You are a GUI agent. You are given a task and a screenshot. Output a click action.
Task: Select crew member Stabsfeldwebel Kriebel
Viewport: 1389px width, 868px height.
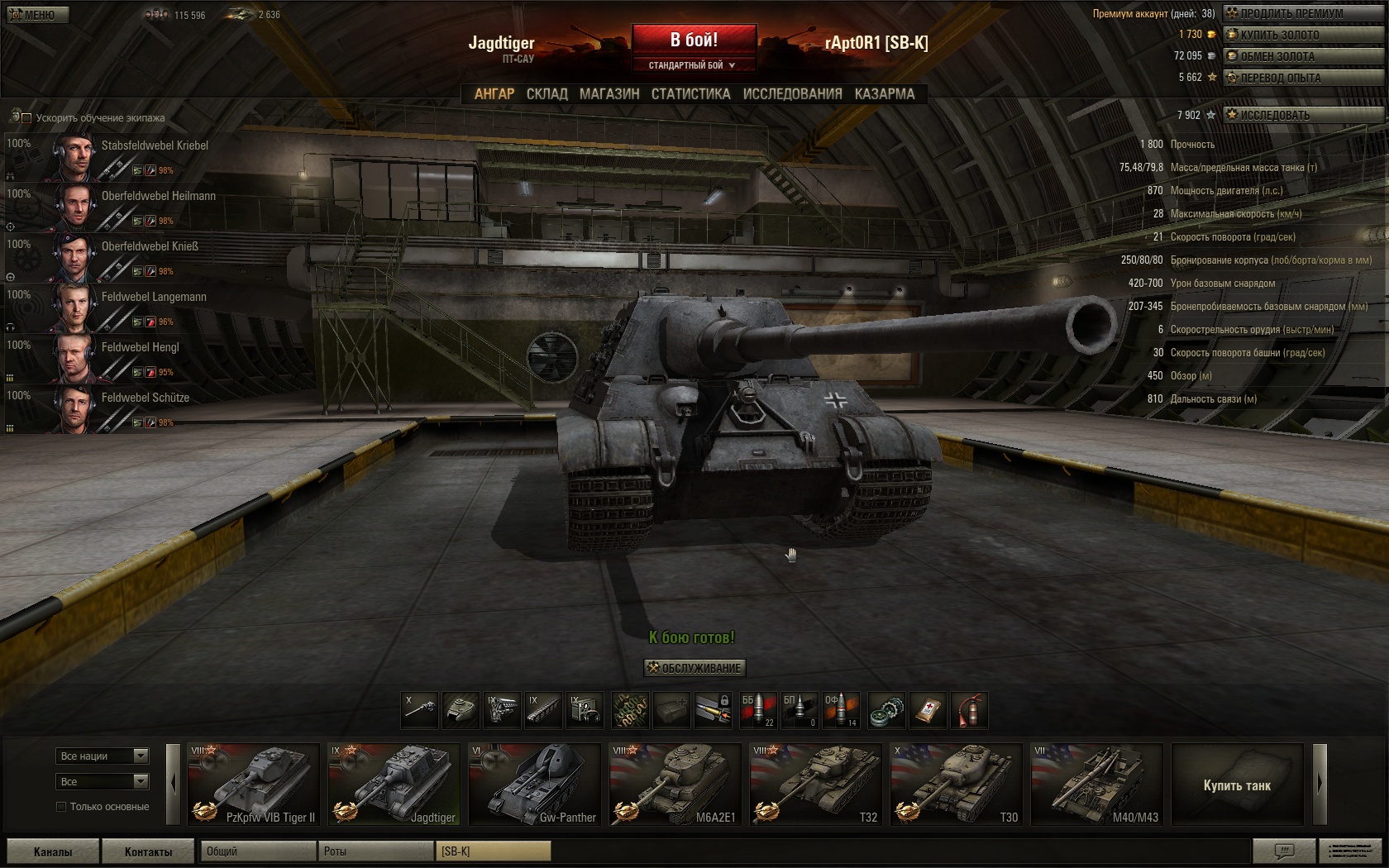coord(155,145)
